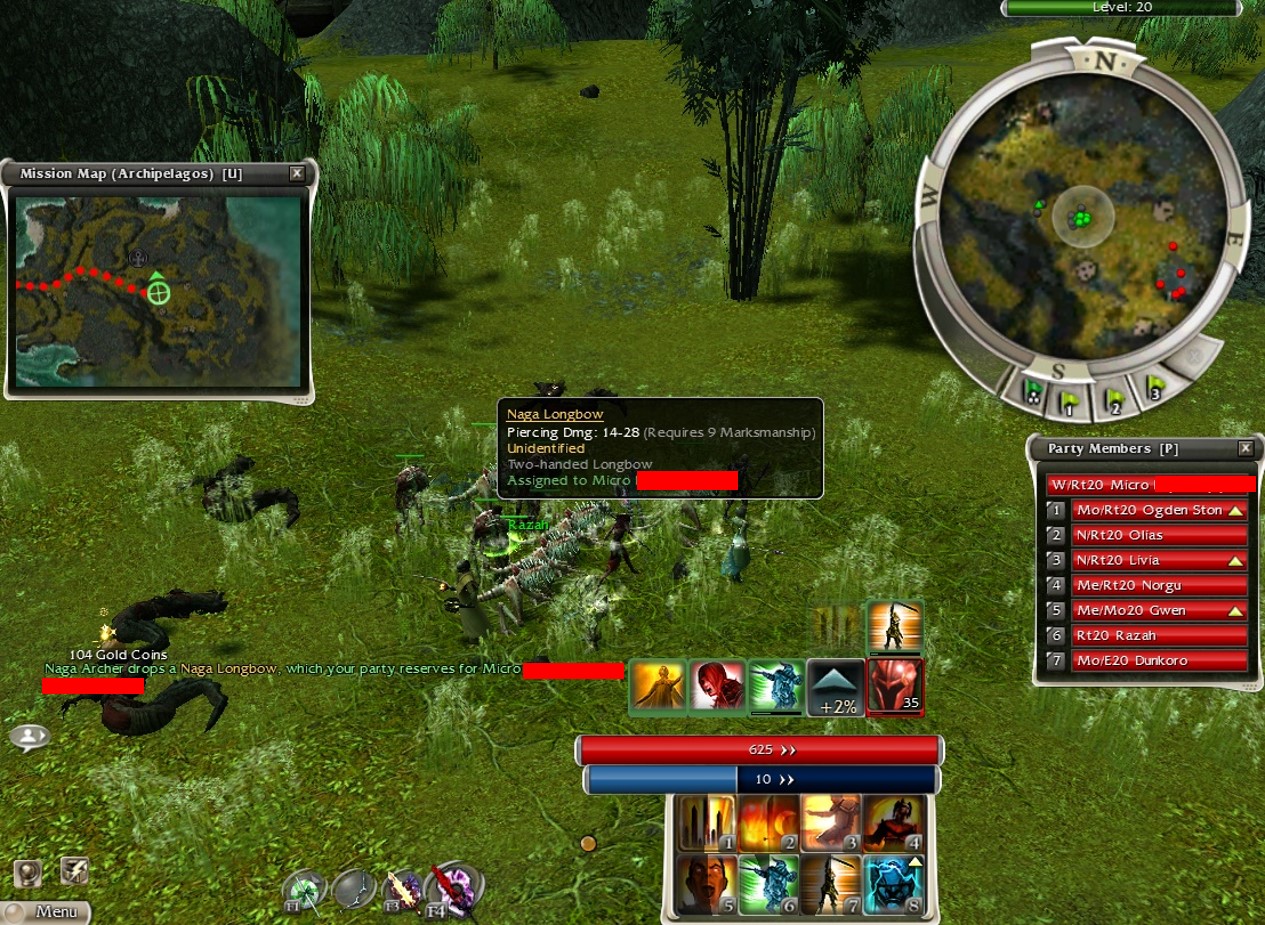Viewport: 1265px width, 925px height.
Task: Use the blue lightning mask skill, slot 8
Action: (x=894, y=884)
